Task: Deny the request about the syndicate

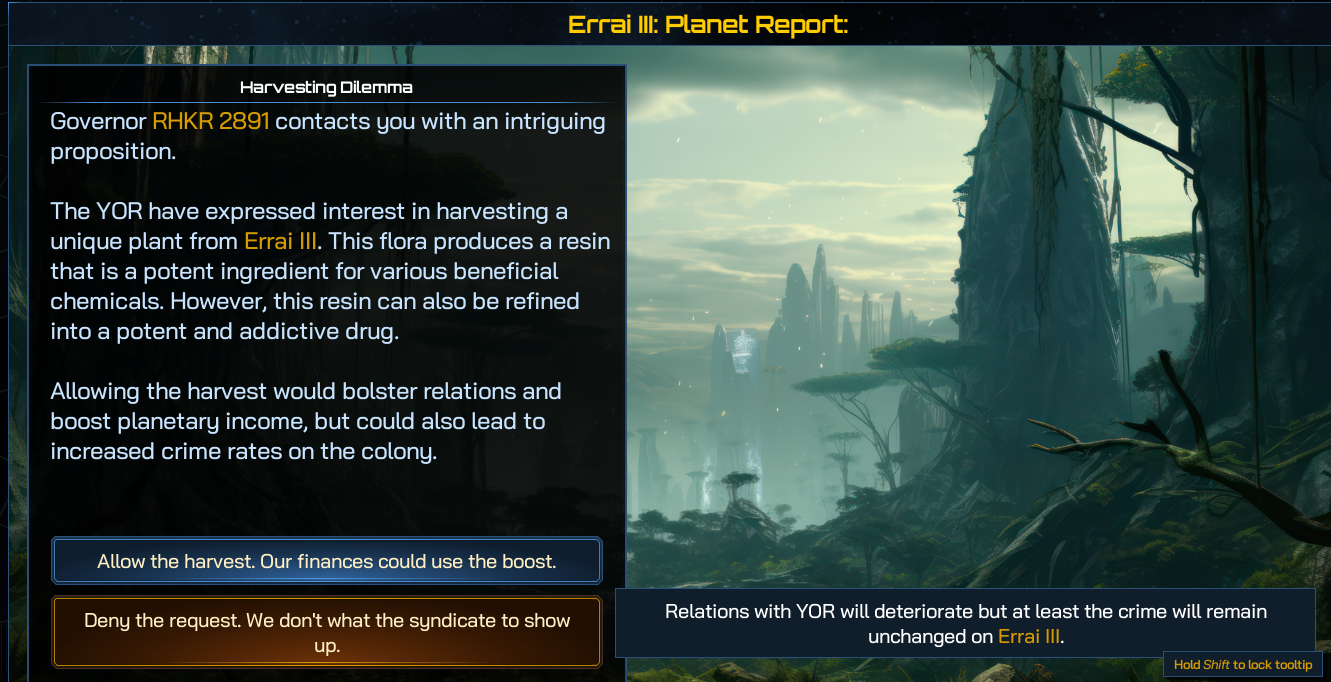Action: point(326,632)
